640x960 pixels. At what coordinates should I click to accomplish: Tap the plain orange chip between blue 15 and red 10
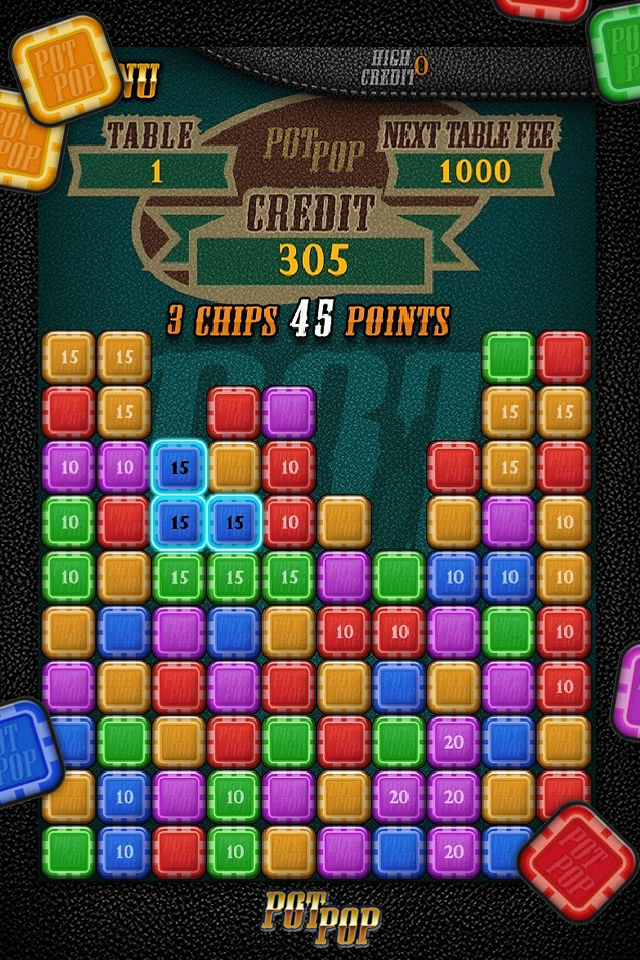[234, 467]
